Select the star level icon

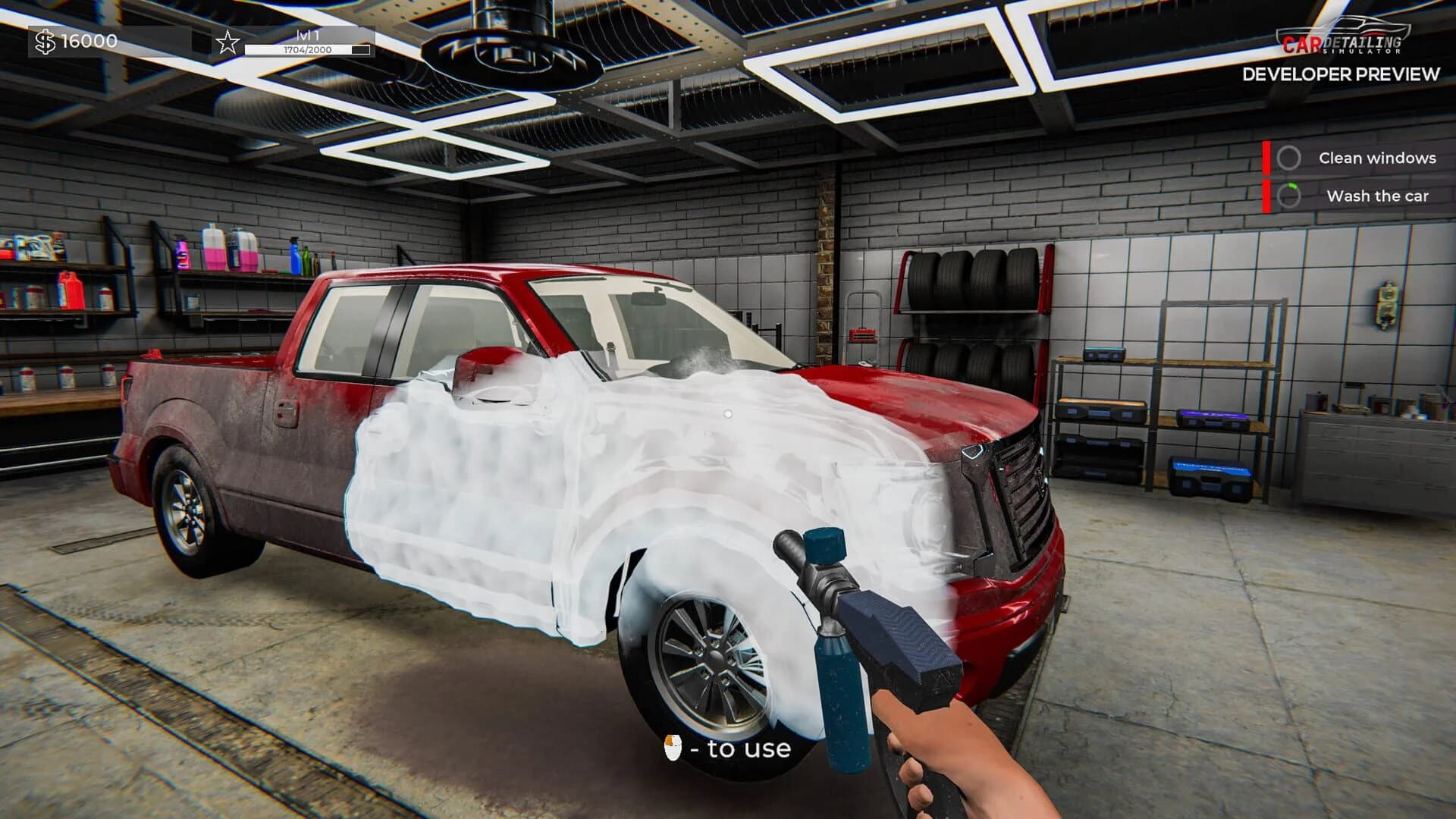point(227,43)
